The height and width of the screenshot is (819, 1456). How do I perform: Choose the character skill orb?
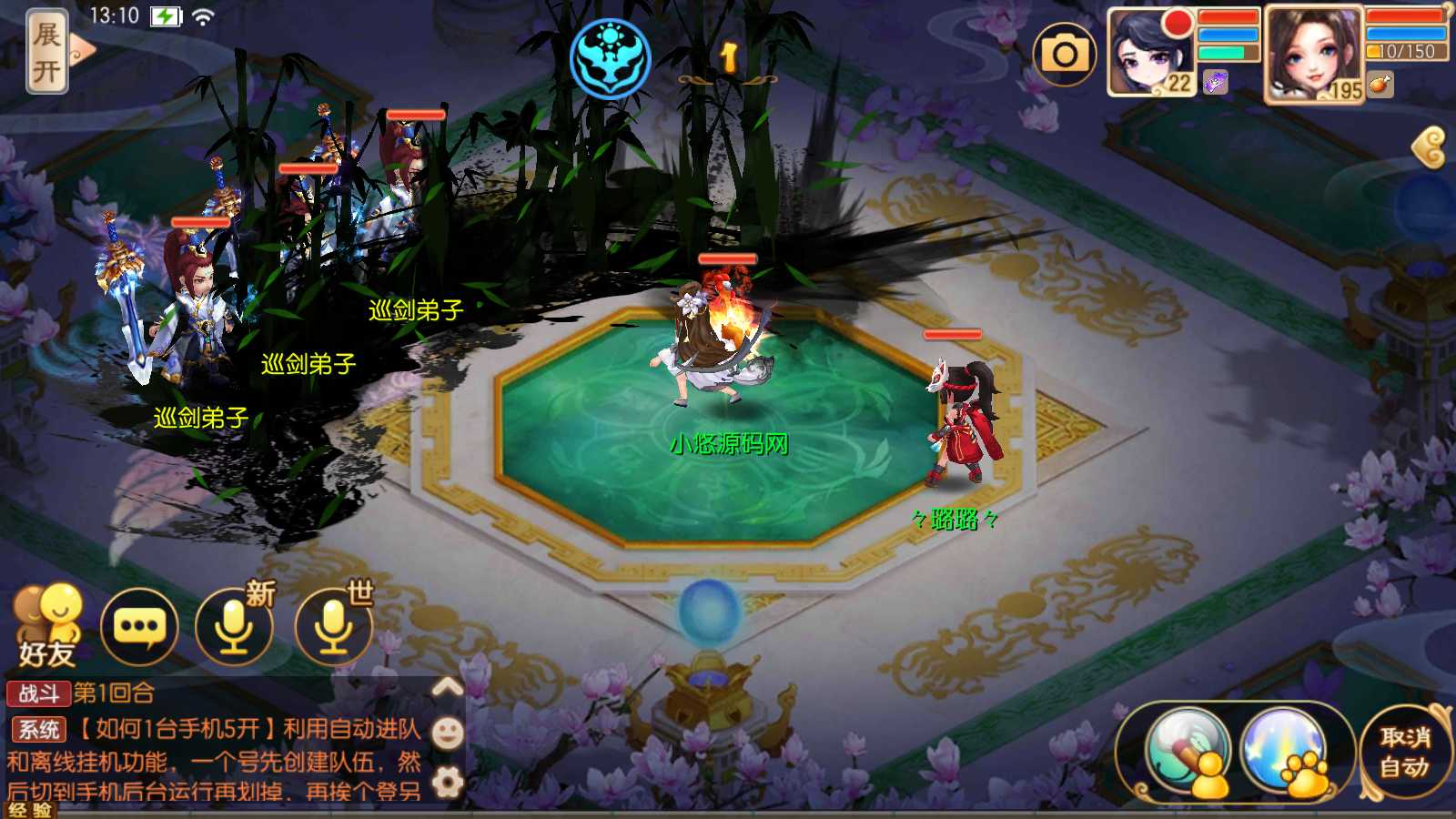coord(1188,752)
